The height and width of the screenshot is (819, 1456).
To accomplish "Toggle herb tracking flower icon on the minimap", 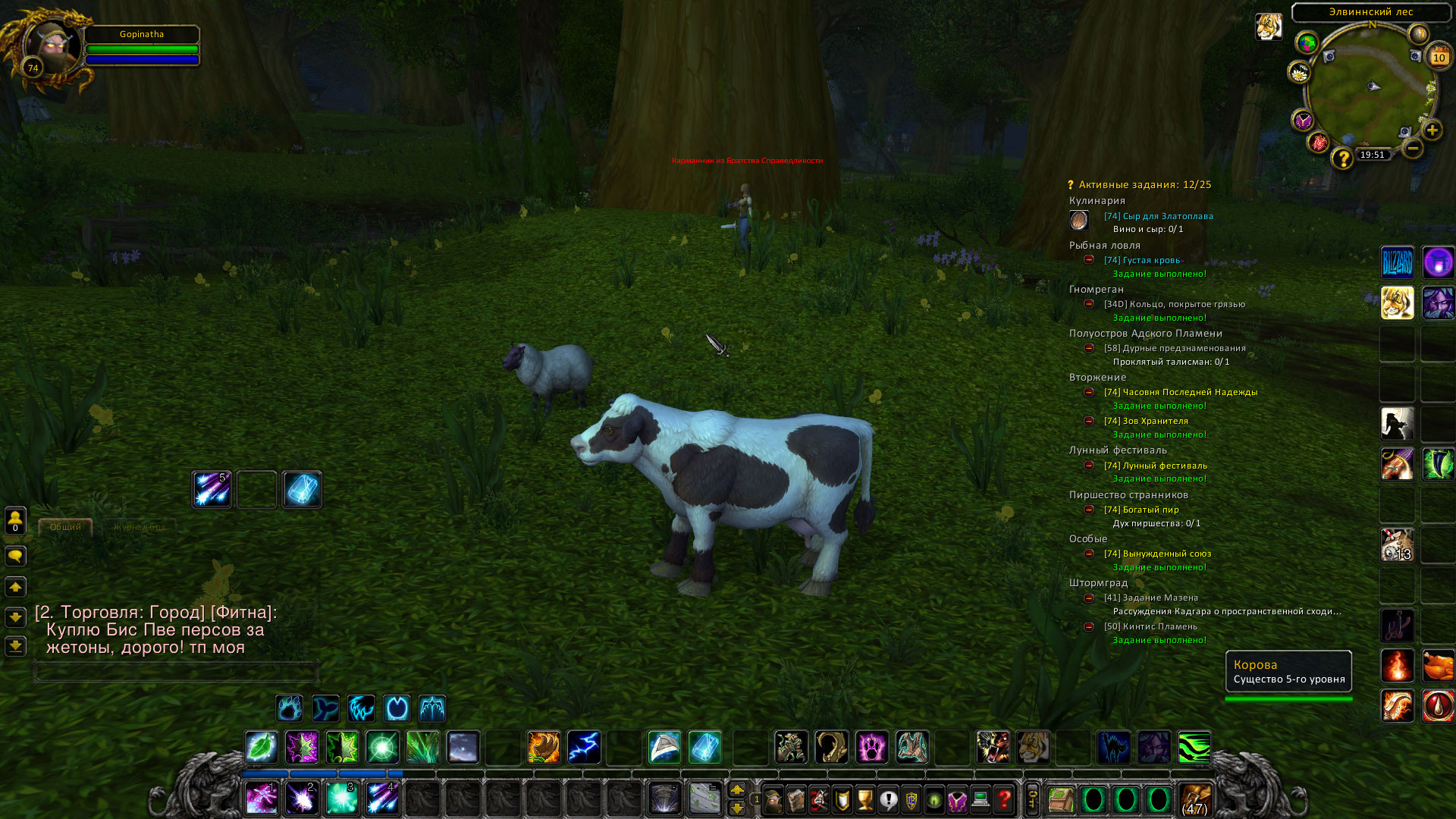I will point(1299,73).
